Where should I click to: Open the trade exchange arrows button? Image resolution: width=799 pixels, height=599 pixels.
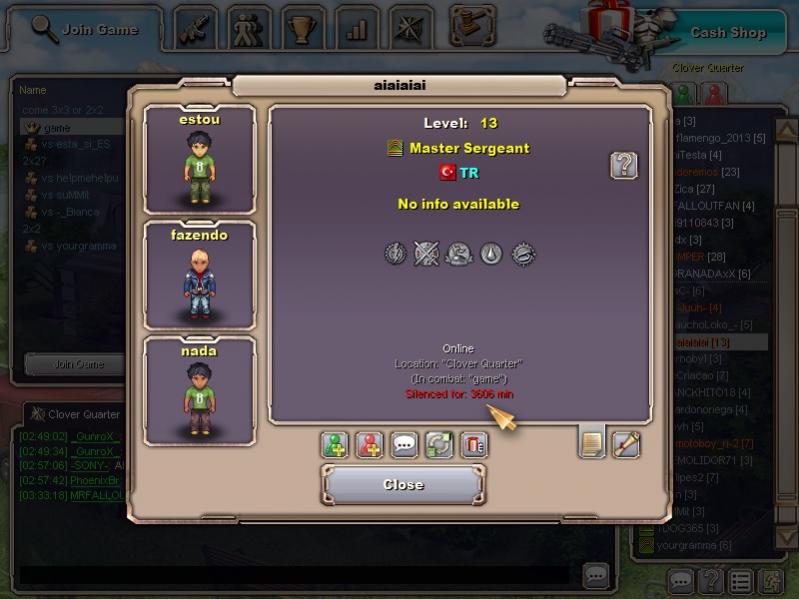point(439,445)
